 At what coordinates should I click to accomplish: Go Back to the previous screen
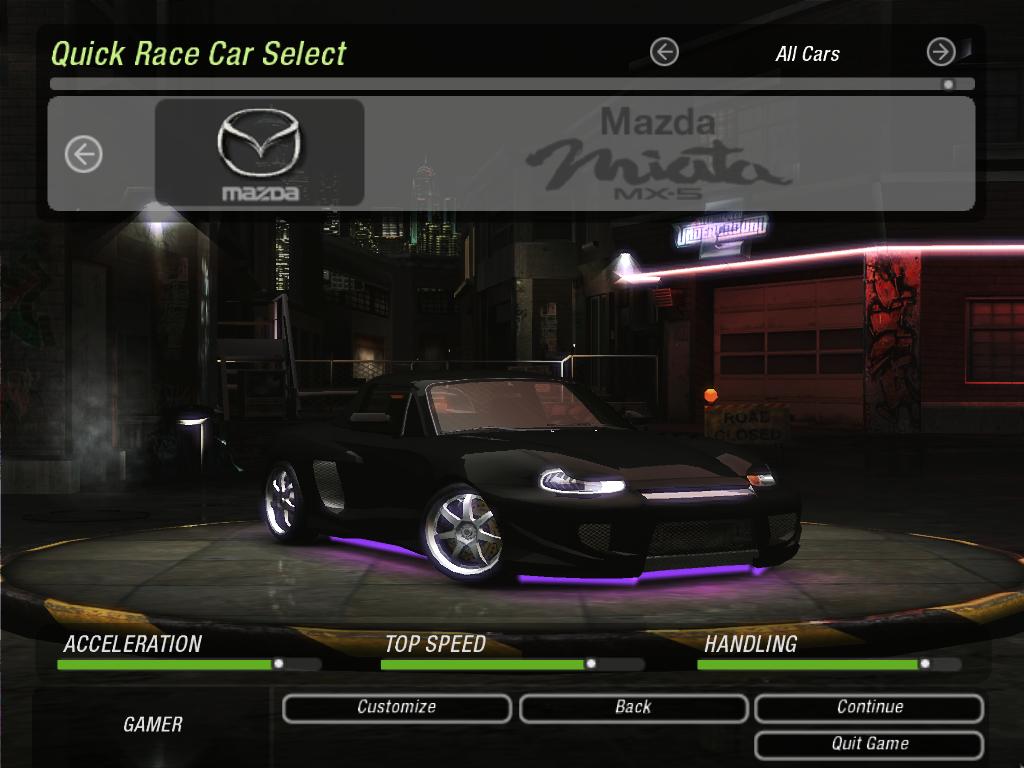[633, 708]
